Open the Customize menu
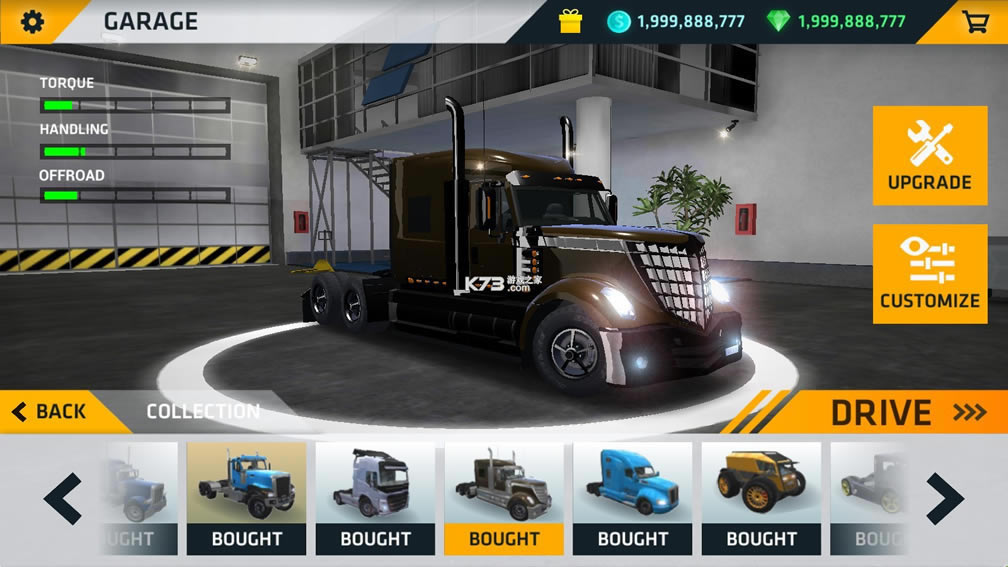The width and height of the screenshot is (1008, 567). click(930, 274)
